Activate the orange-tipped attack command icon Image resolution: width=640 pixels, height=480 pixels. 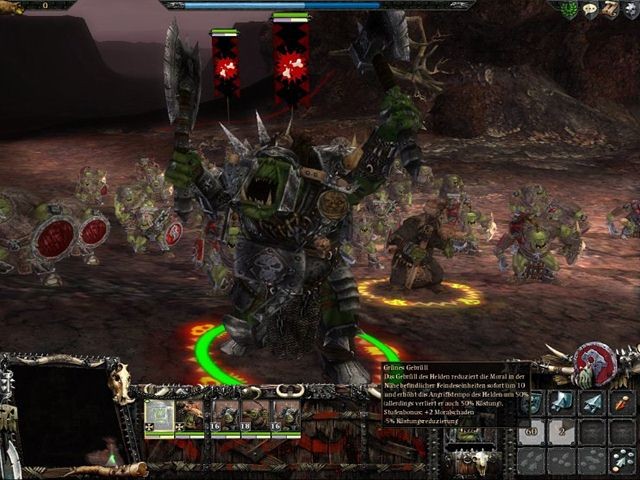click(x=622, y=402)
